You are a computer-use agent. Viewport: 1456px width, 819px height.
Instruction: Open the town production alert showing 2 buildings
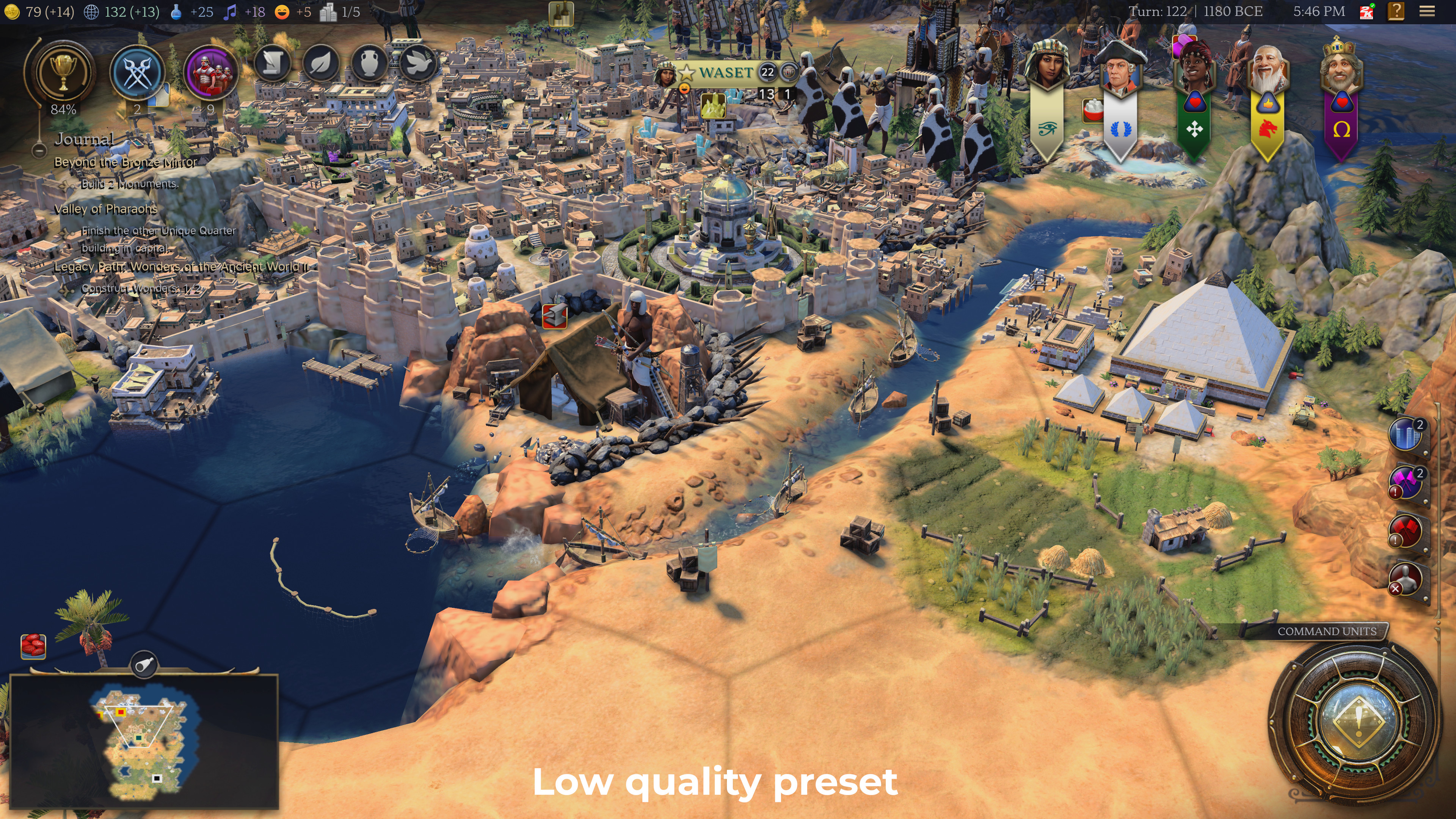tap(1406, 433)
